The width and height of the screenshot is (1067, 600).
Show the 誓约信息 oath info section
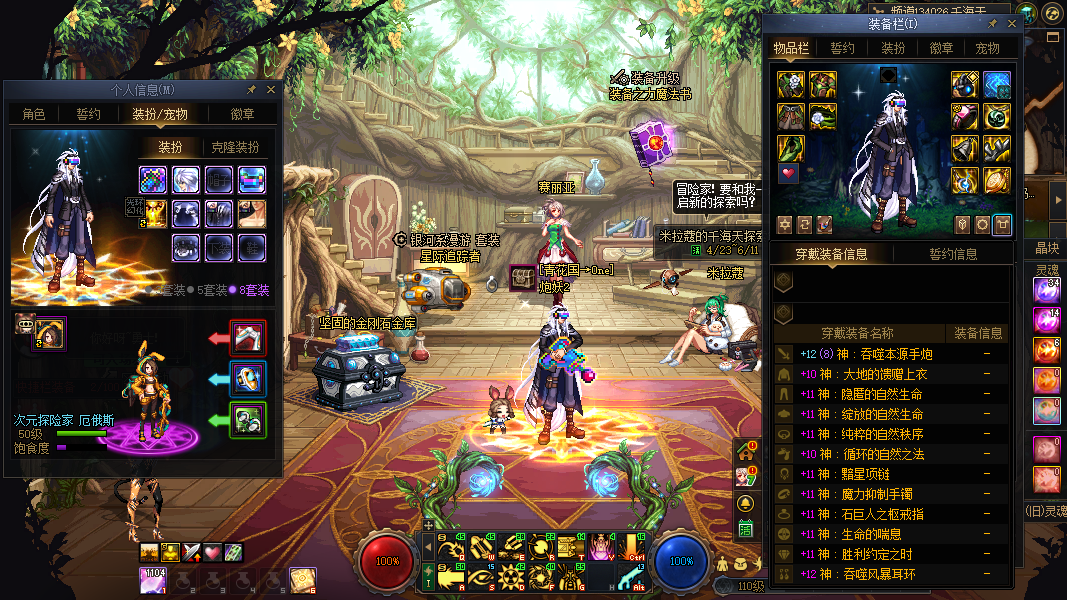pyautogui.click(x=953, y=254)
